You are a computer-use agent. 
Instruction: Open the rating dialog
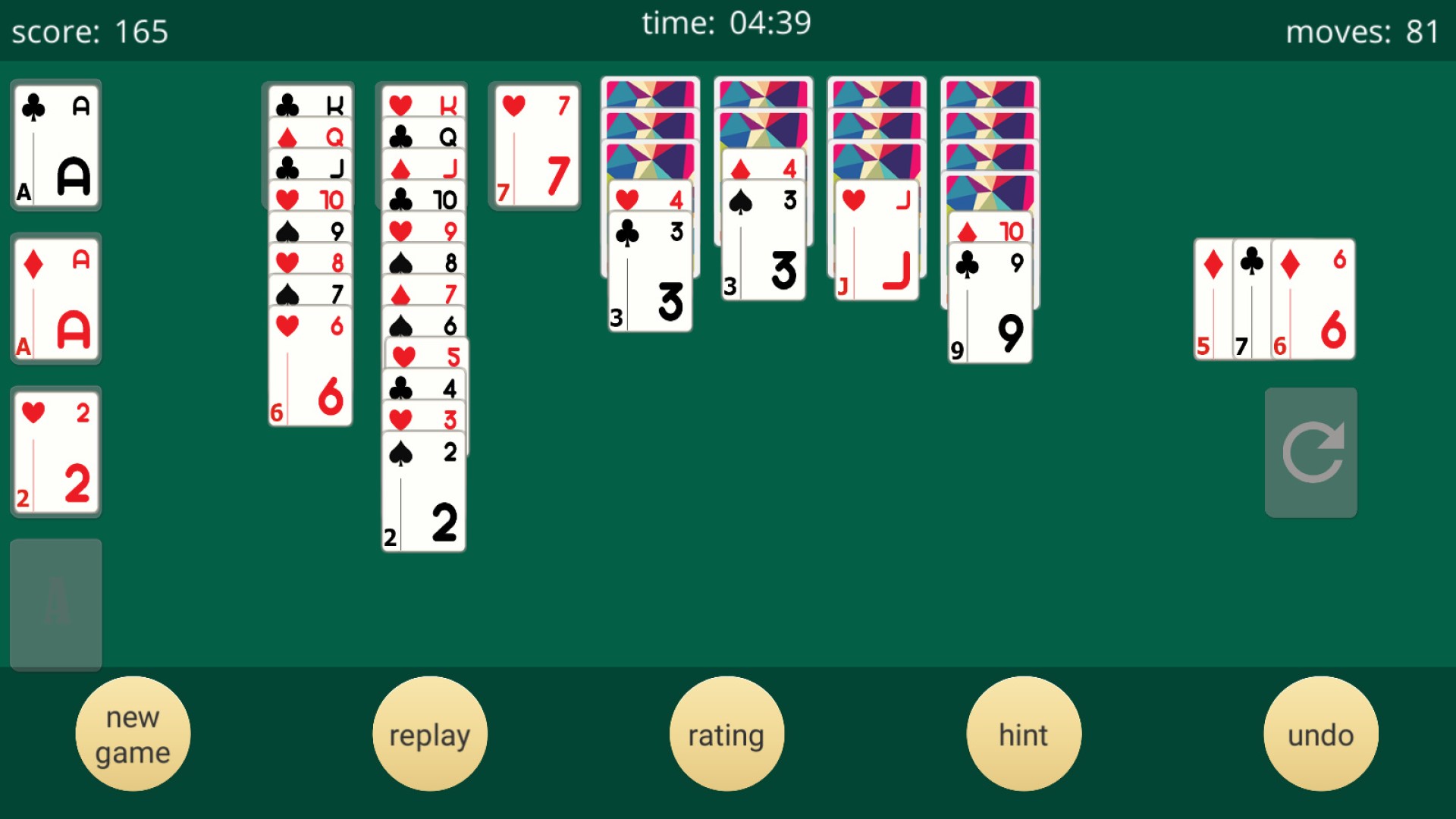click(x=726, y=732)
